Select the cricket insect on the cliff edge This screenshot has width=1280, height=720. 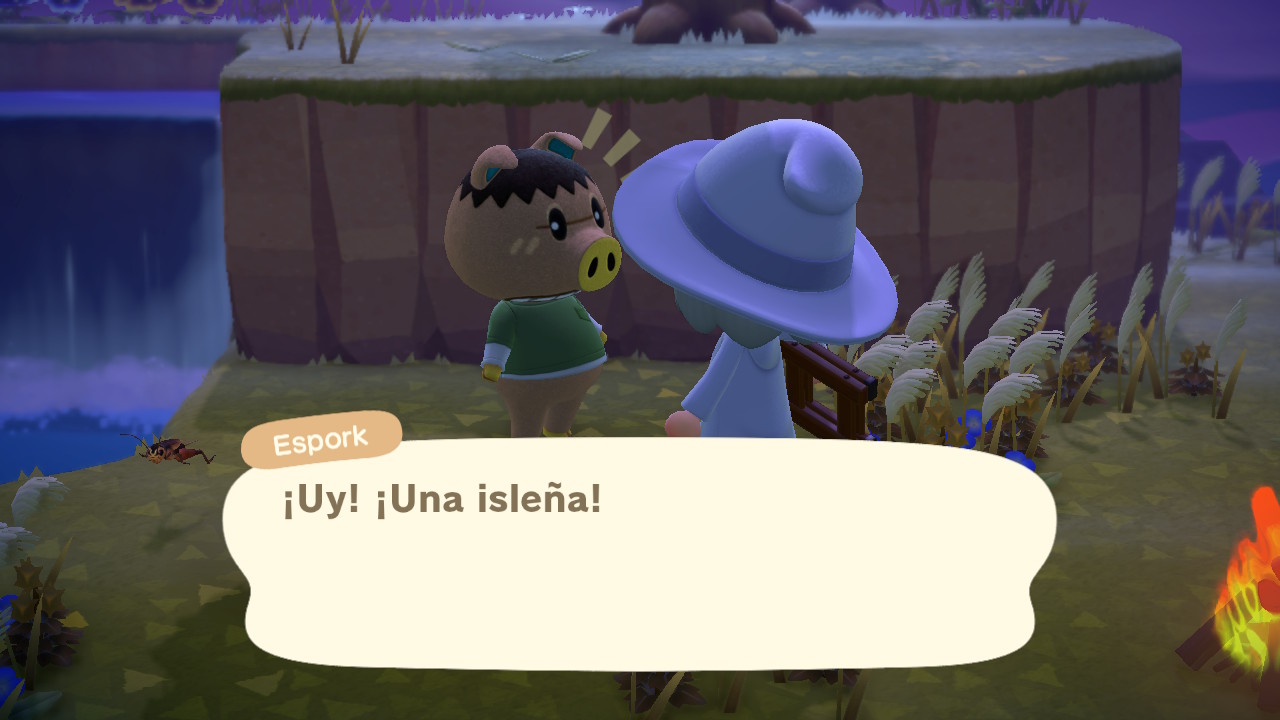tap(170, 453)
